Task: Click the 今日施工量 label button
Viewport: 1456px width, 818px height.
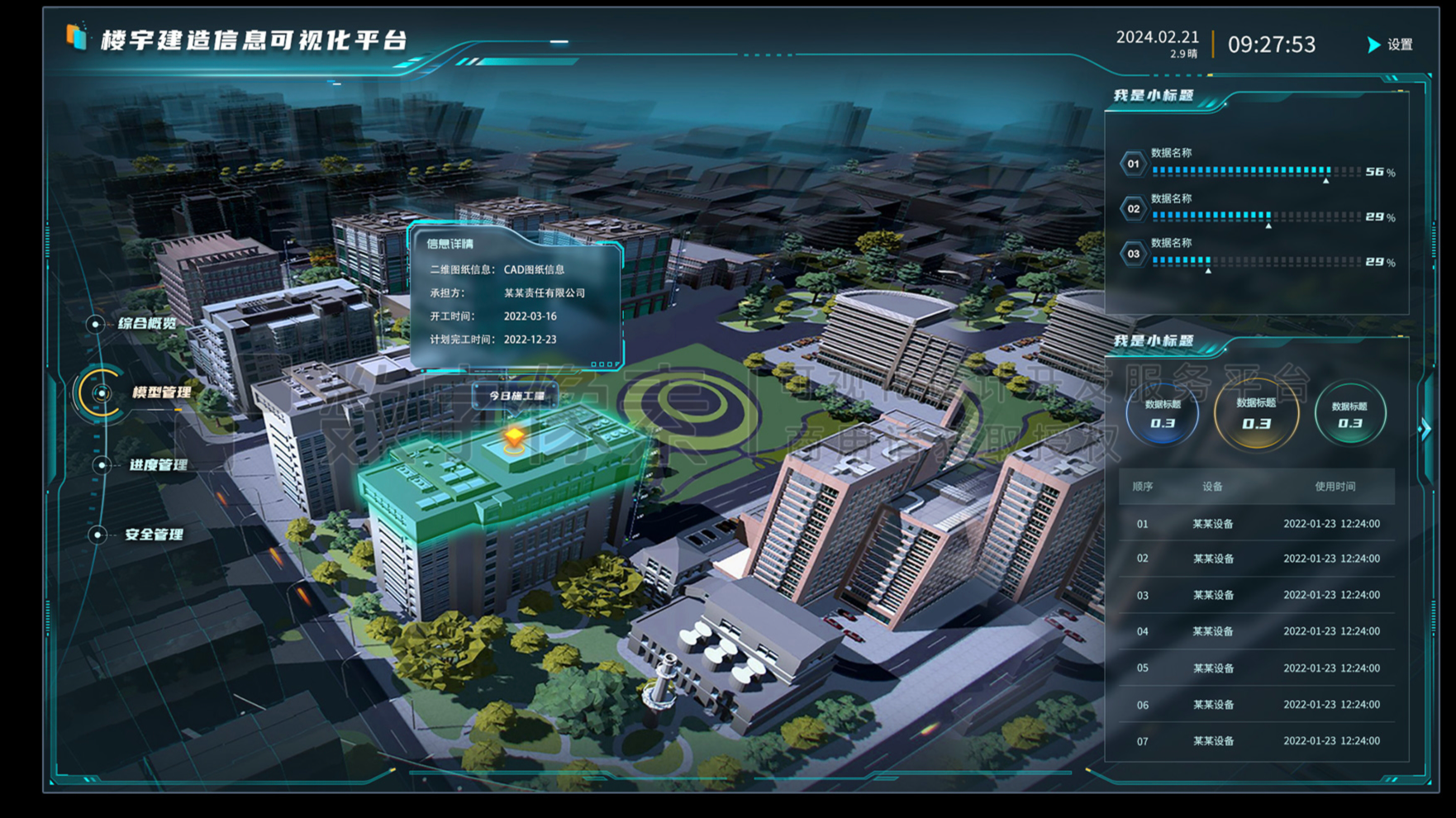Action: point(516,396)
